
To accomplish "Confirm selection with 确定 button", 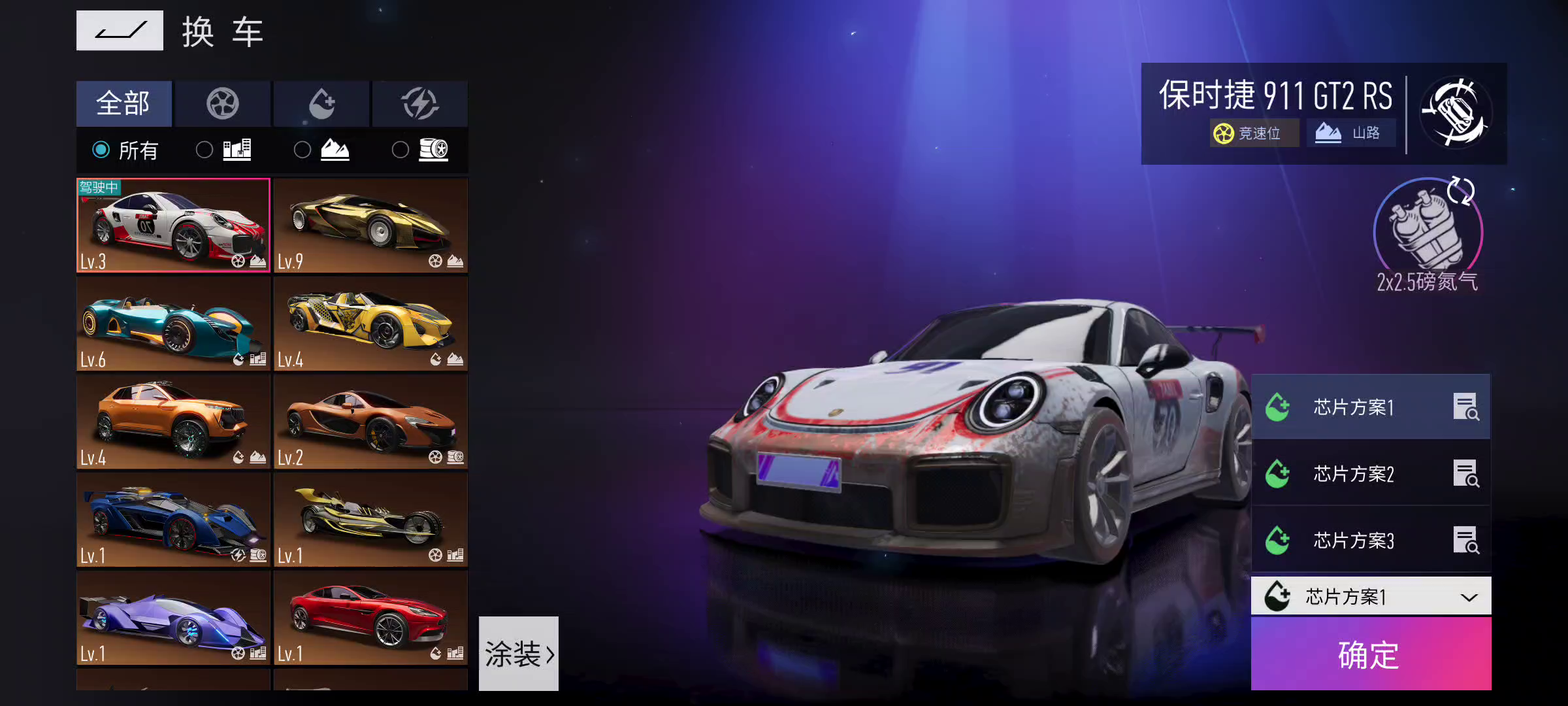I will [x=1371, y=654].
